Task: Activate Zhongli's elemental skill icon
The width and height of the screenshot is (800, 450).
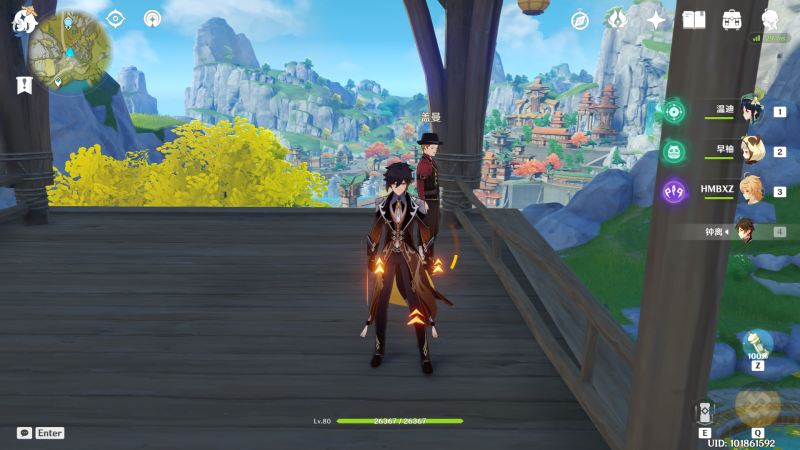Action: pos(705,413)
